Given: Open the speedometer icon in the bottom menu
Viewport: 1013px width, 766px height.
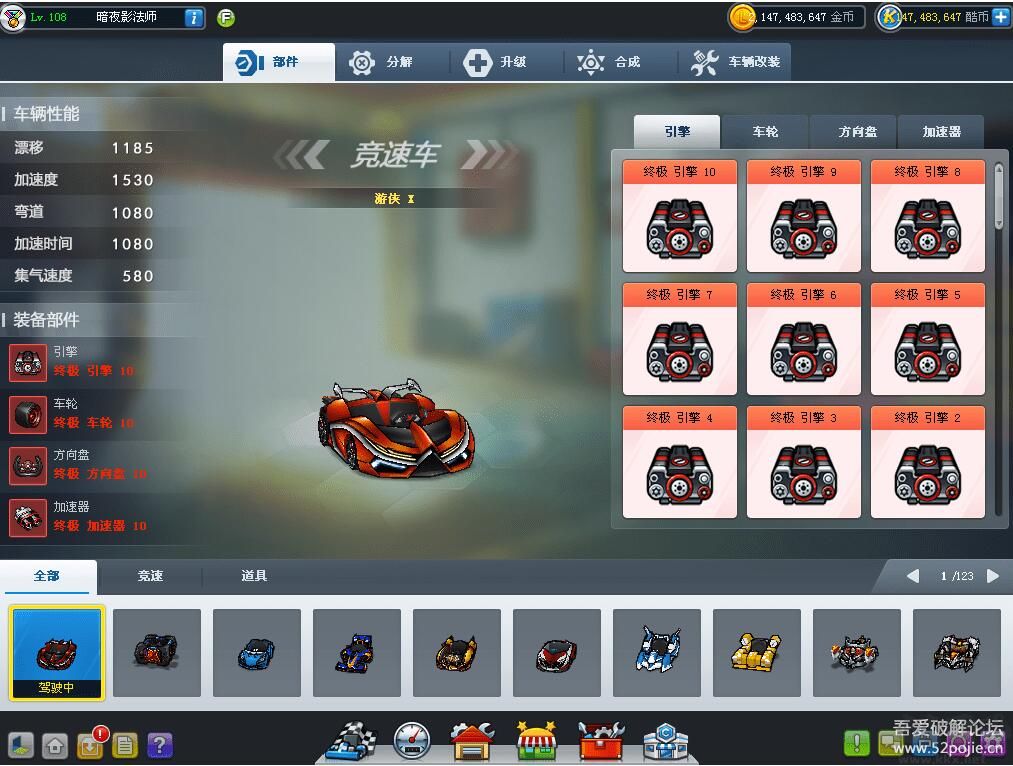Looking at the screenshot, I should coord(411,741).
